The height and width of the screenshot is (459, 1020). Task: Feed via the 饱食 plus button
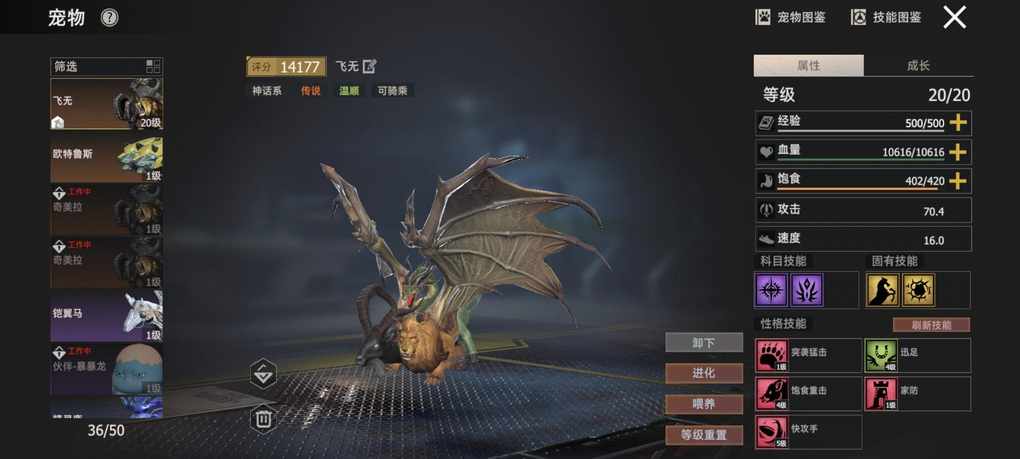pyautogui.click(x=958, y=181)
